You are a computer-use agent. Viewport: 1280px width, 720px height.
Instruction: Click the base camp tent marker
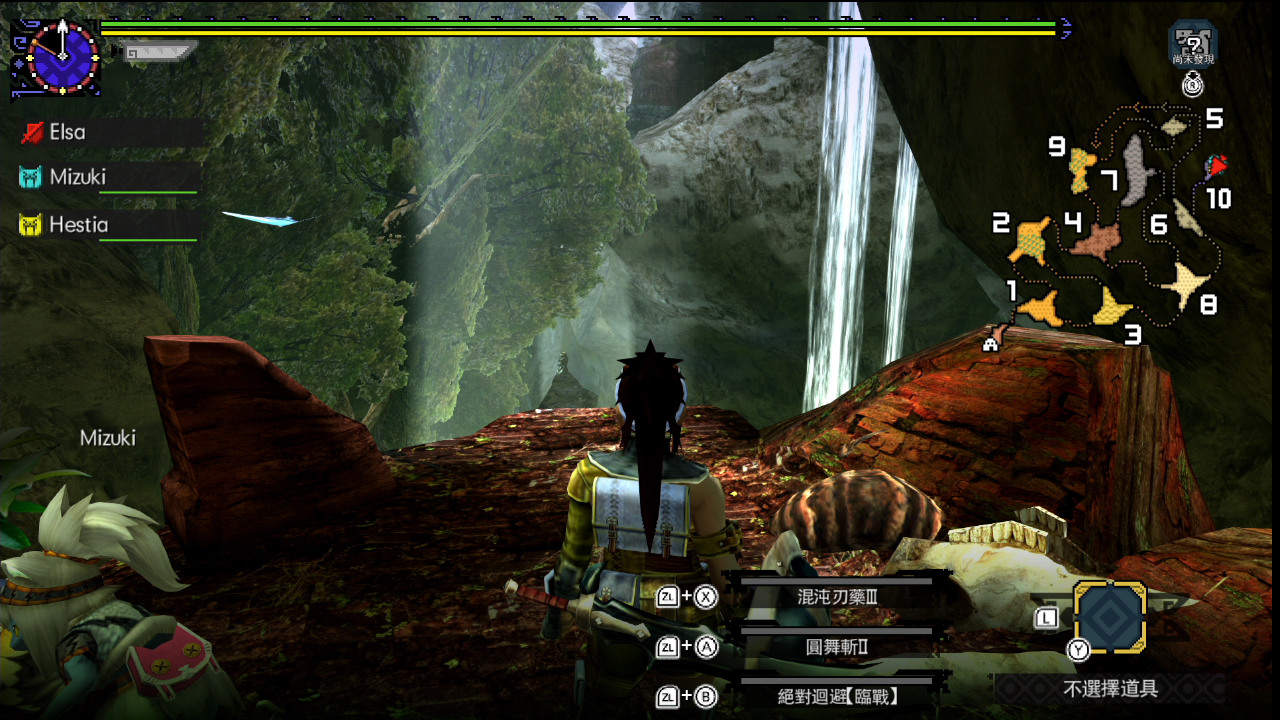click(x=991, y=344)
